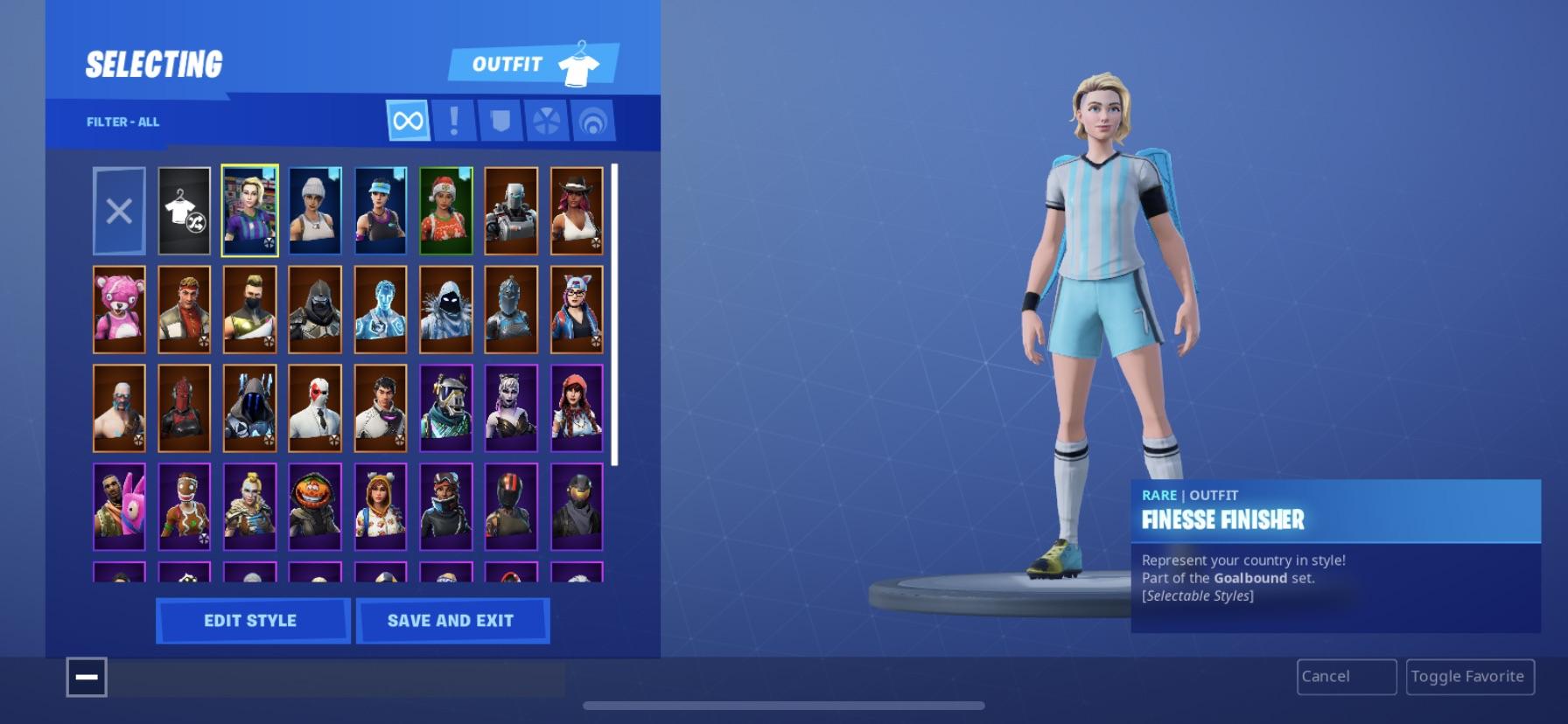Select the currently equipped Finesse Finisher skin
Screen dimensions: 1568x724
click(x=249, y=210)
